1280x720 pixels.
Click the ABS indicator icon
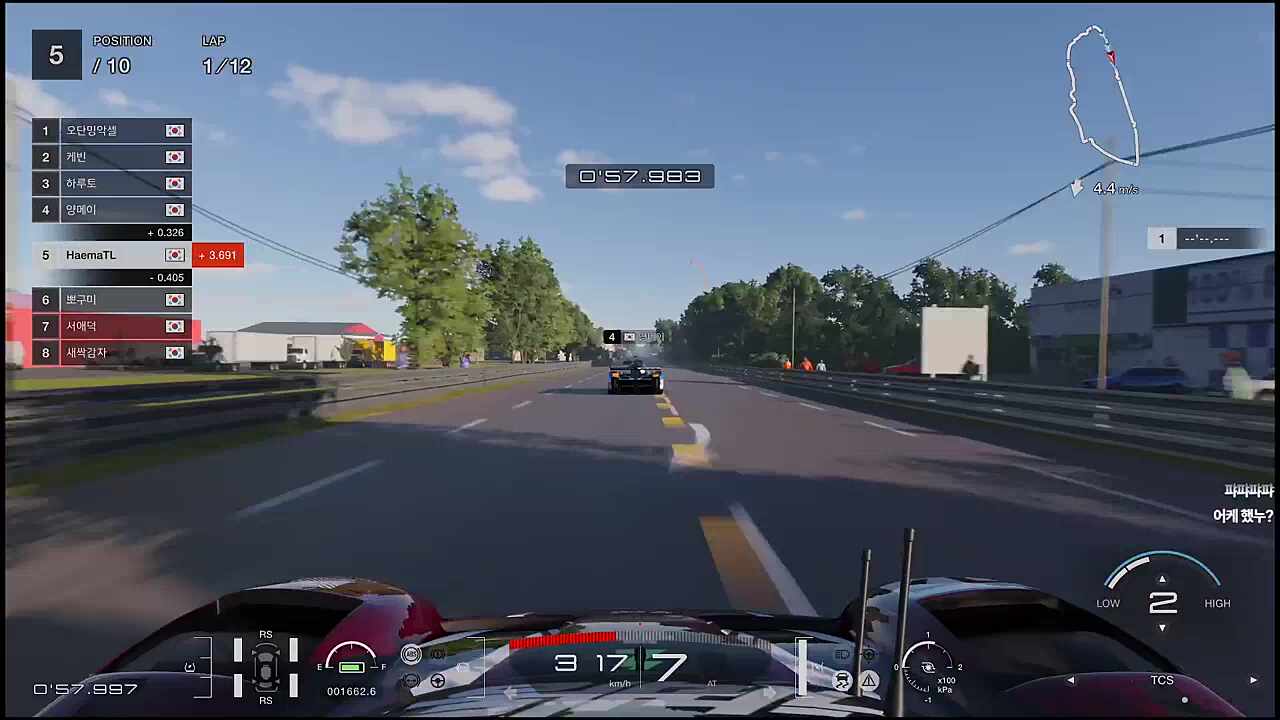tap(411, 654)
